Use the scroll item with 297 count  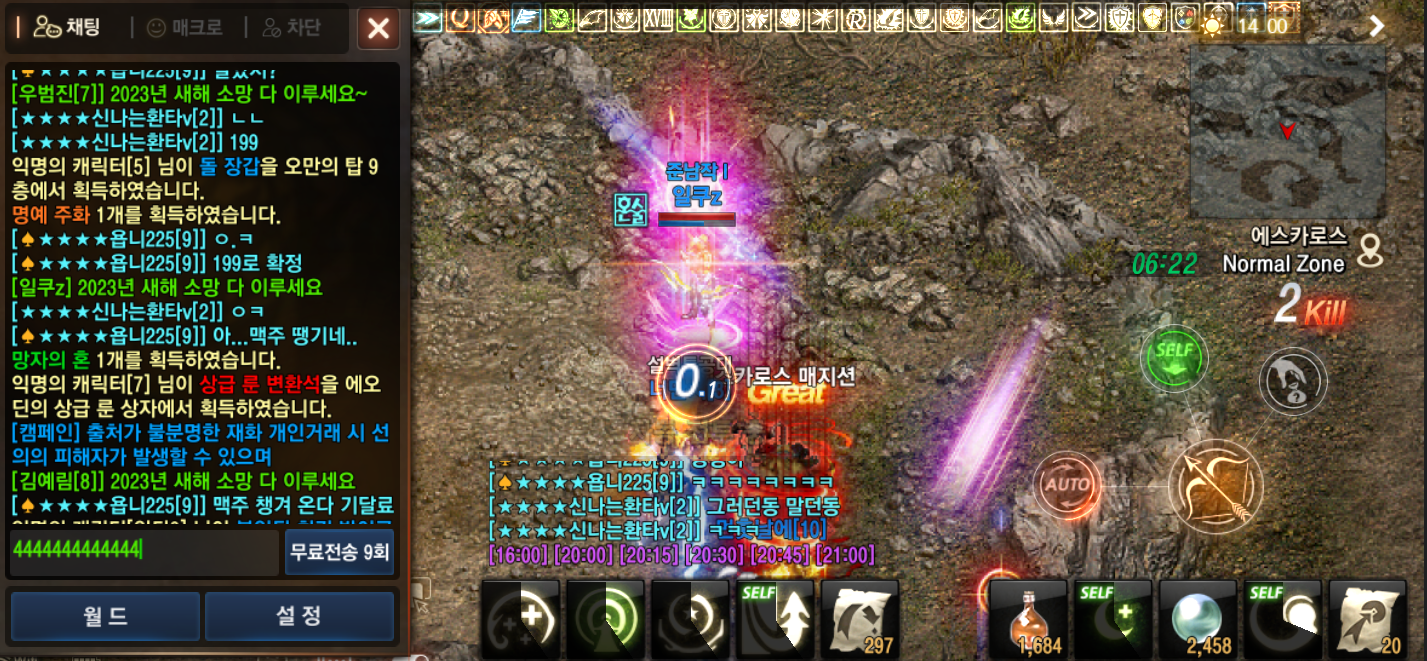click(860, 619)
